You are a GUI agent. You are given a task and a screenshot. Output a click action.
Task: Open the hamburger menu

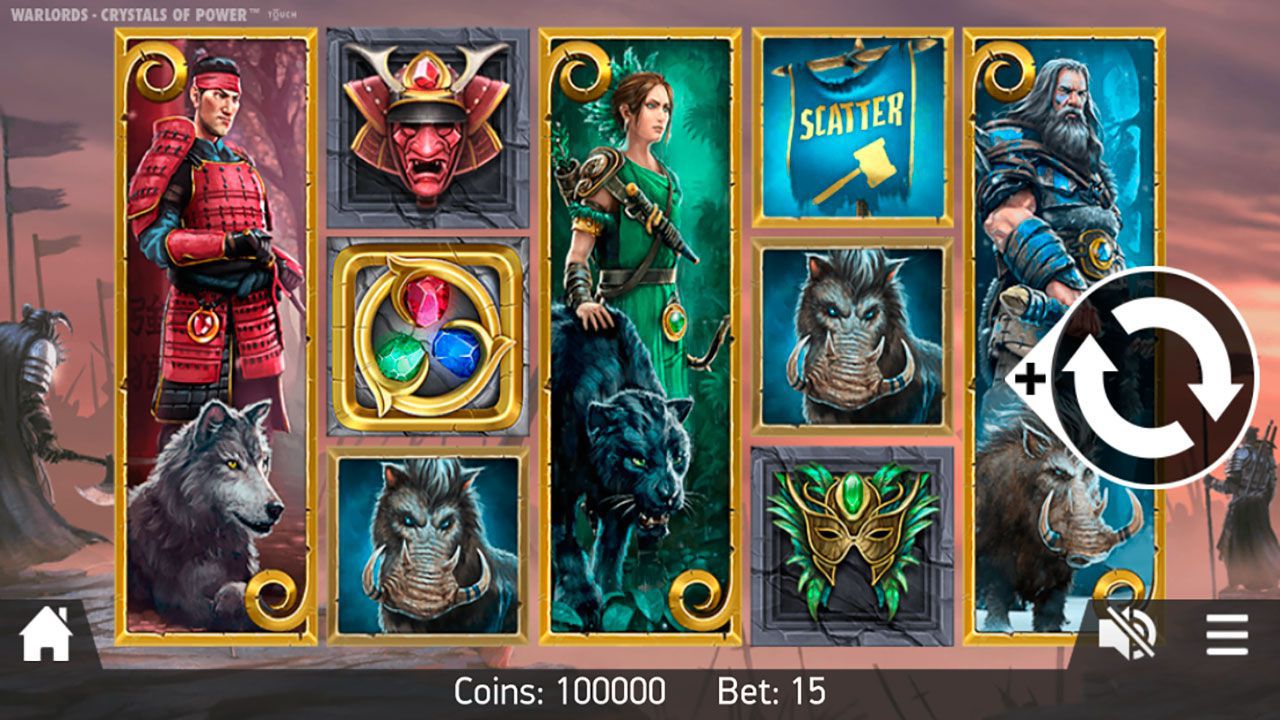tap(1227, 635)
